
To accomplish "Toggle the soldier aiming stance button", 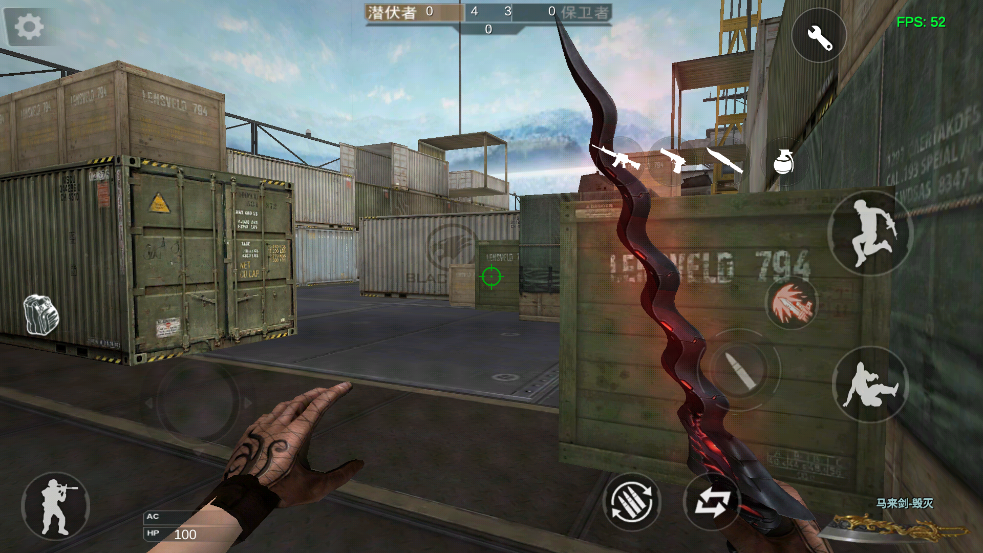I will [55, 505].
